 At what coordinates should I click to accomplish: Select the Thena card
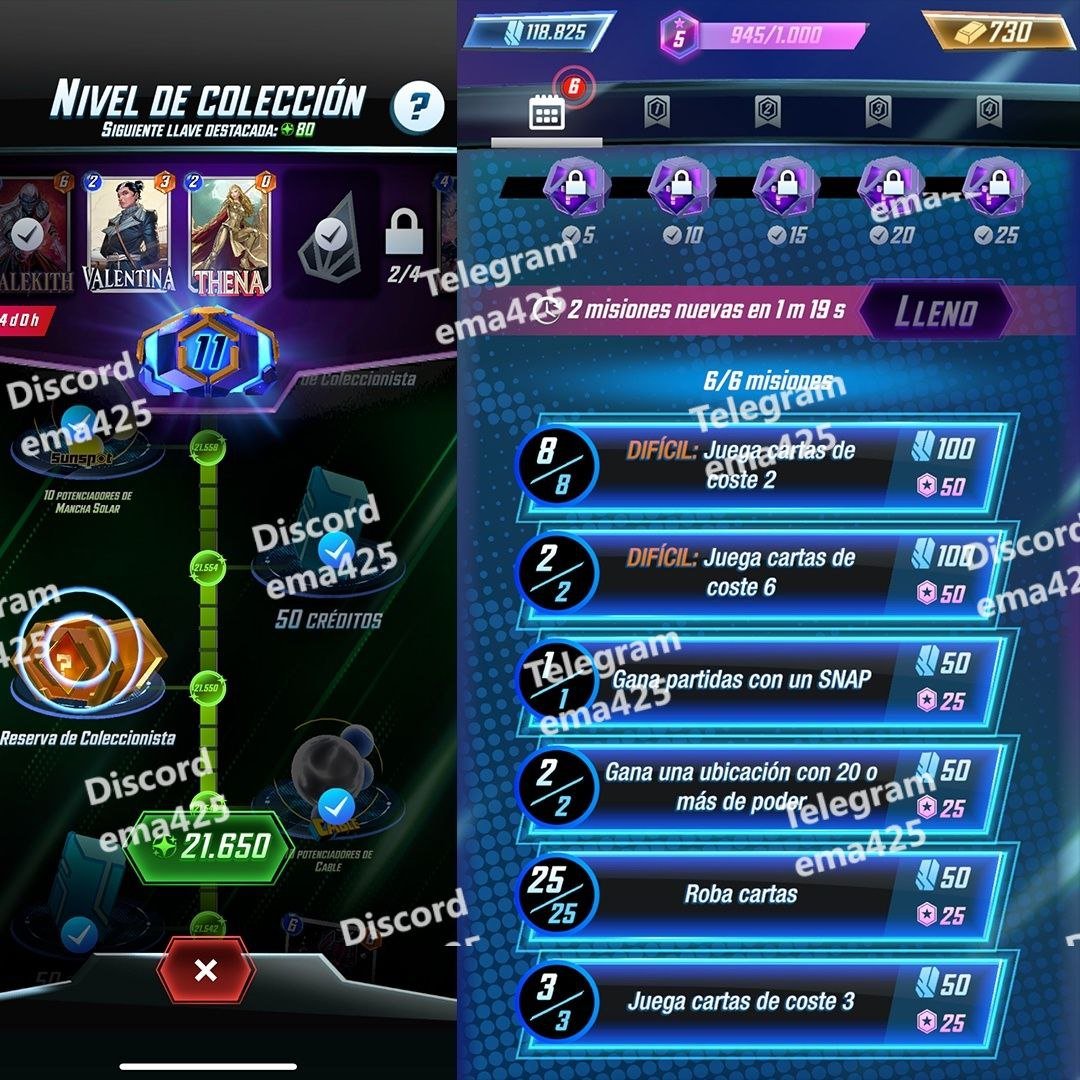pyautogui.click(x=230, y=236)
